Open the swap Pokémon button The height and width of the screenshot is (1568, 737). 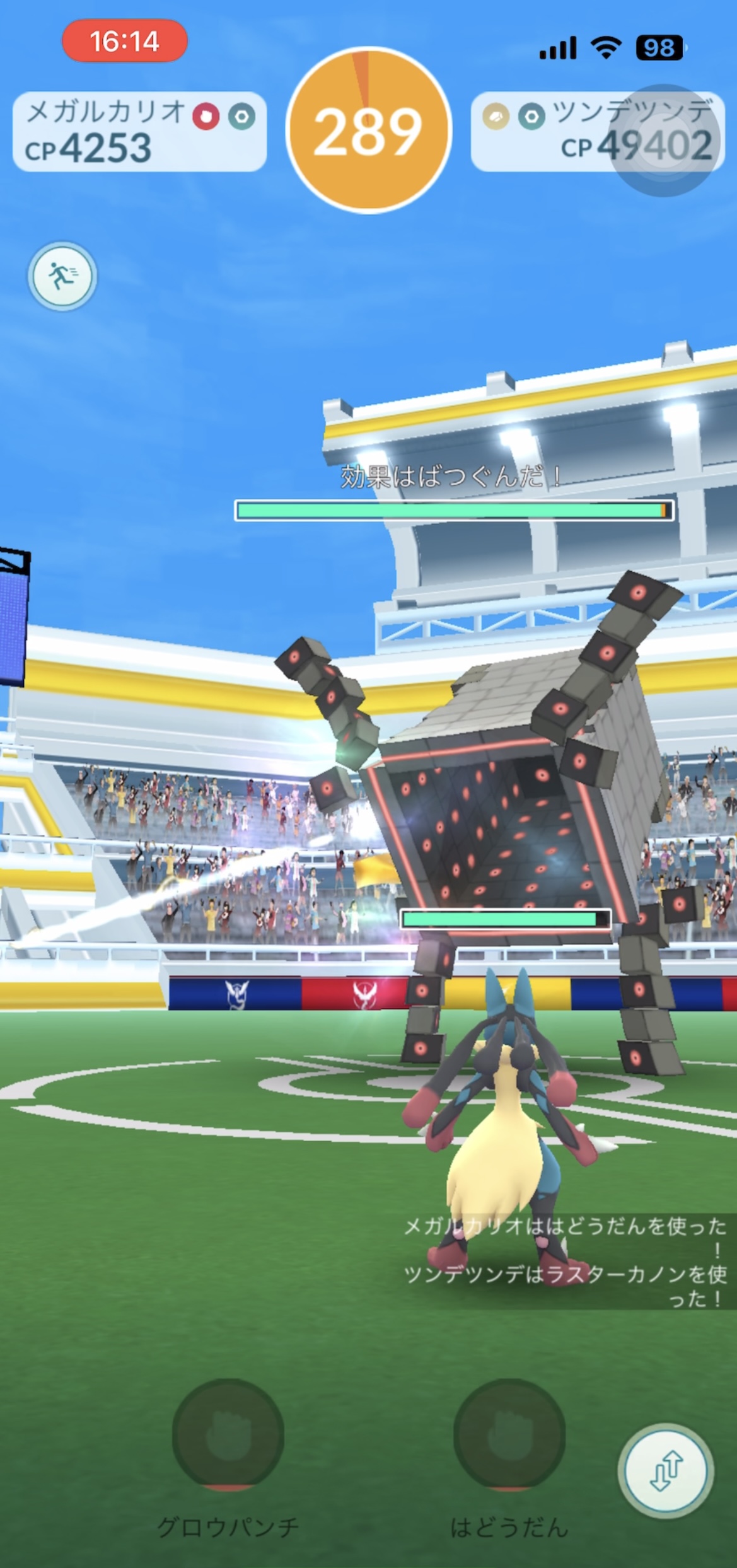click(666, 1470)
